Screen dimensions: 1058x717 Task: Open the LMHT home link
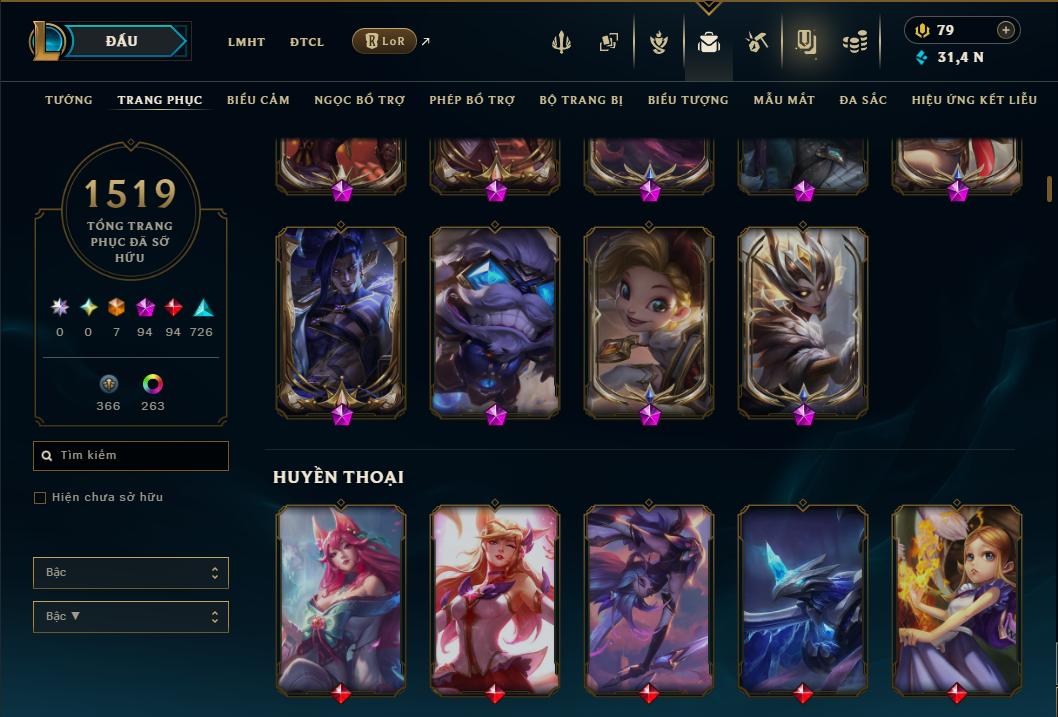[246, 42]
